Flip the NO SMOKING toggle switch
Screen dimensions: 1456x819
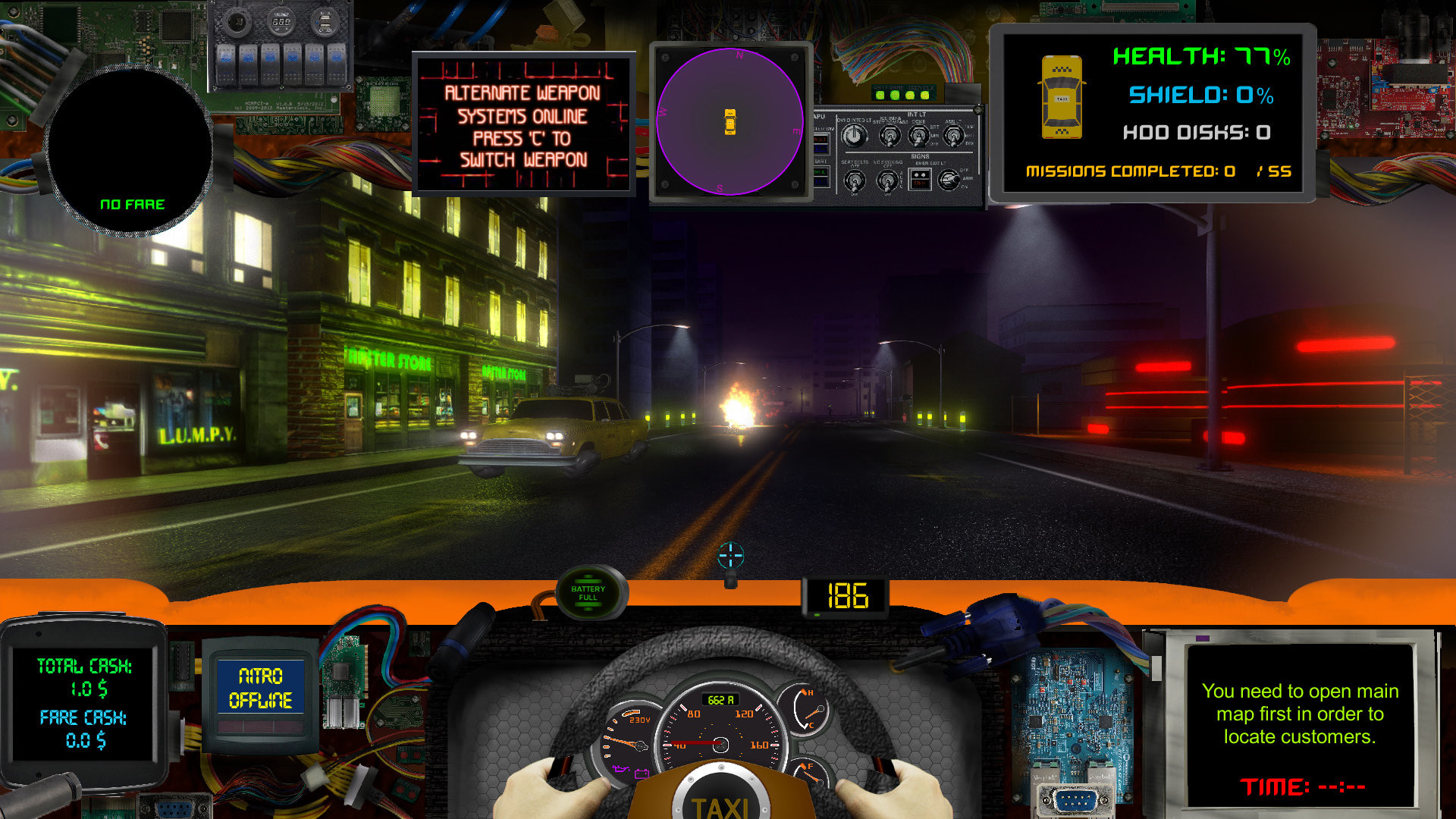click(888, 180)
